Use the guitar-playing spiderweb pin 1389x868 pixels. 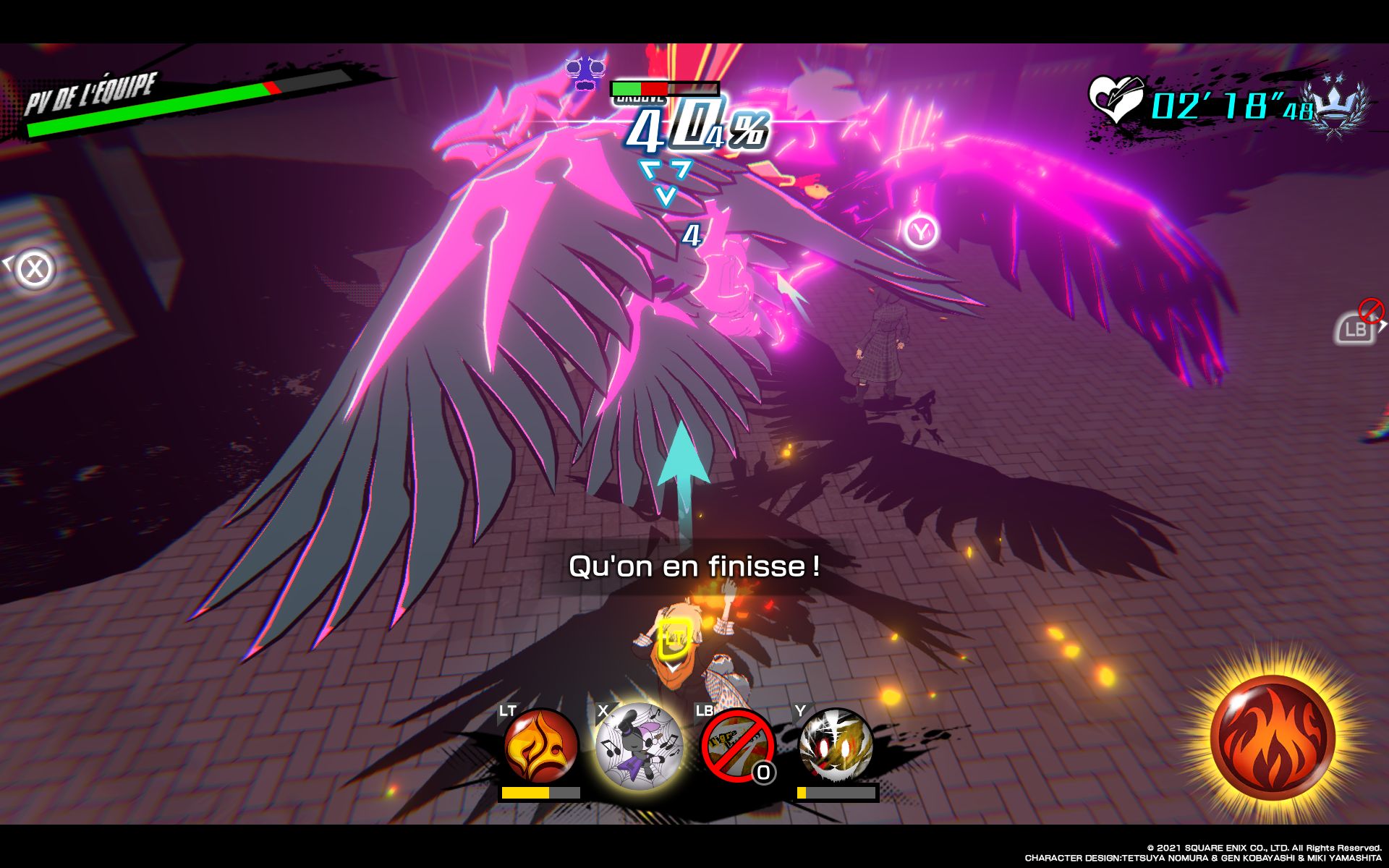(x=639, y=746)
